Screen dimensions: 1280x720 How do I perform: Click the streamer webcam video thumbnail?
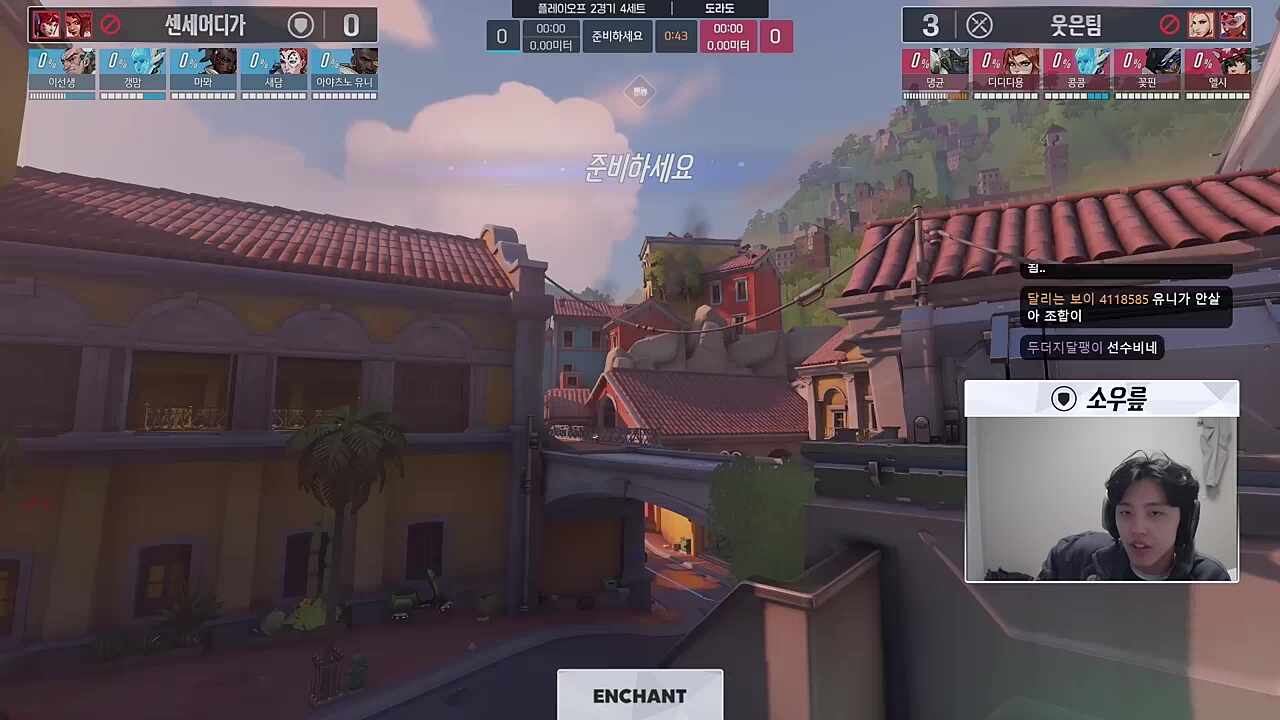[x=1100, y=500]
